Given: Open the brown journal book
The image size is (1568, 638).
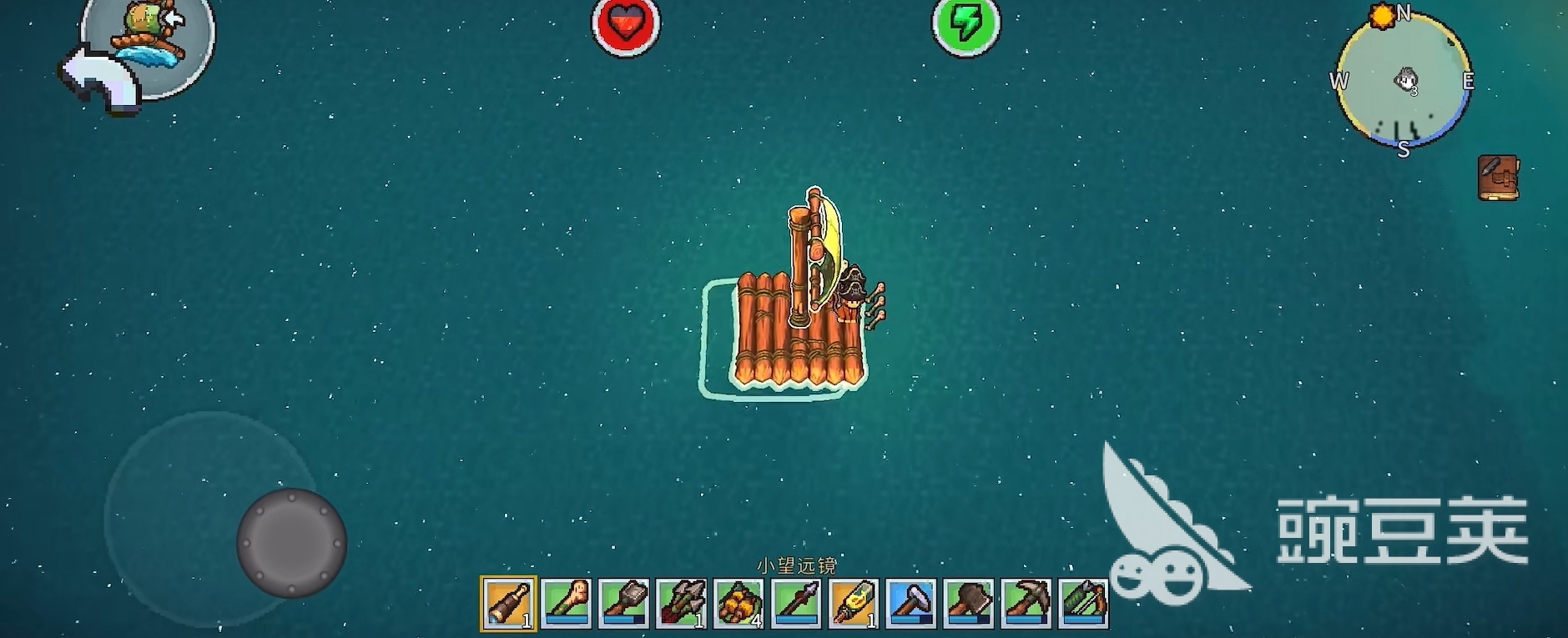Looking at the screenshot, I should pos(1498,178).
